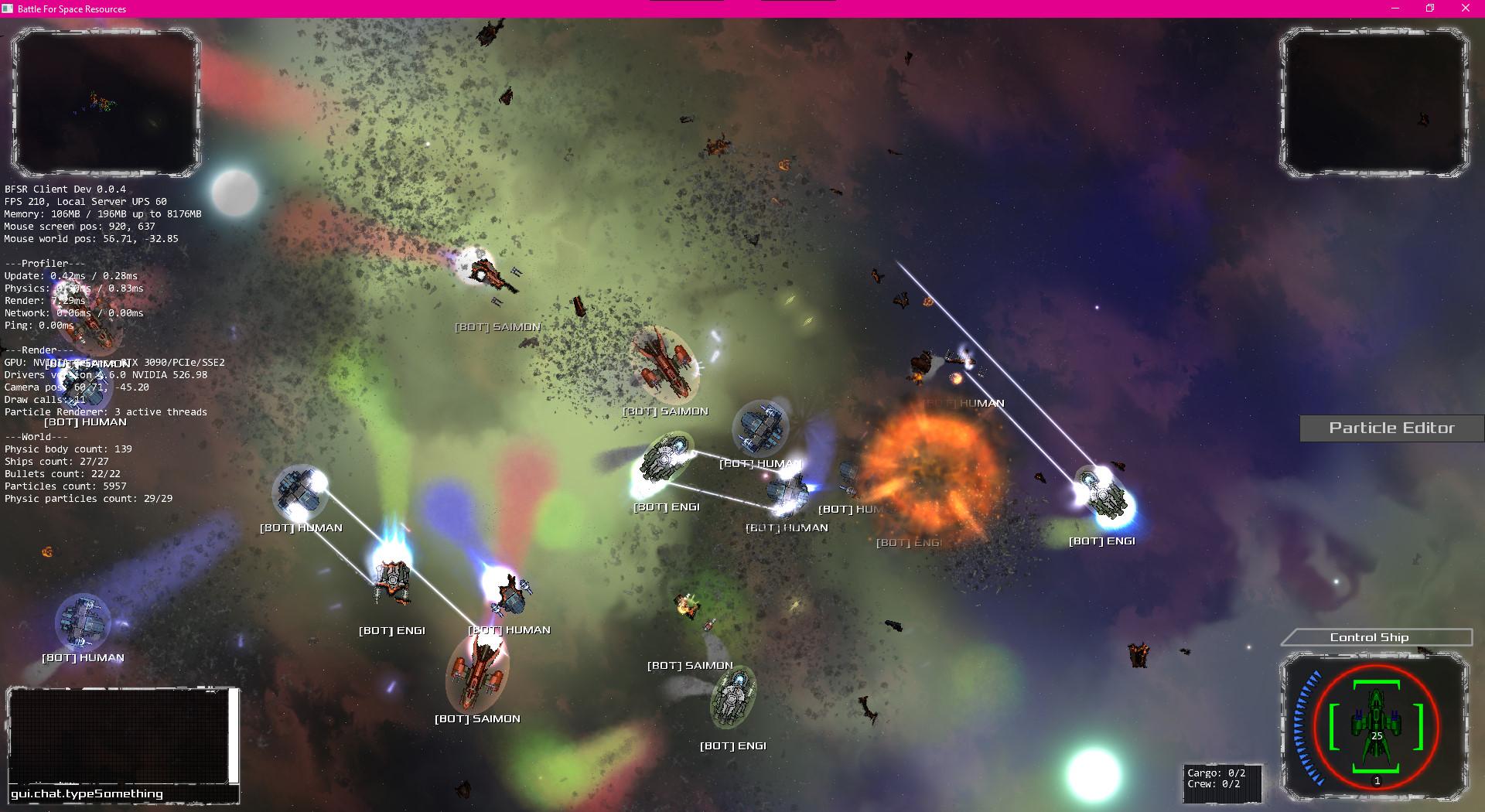Open the Particle Editor
Screen dimensions: 1485x812
[x=1391, y=428]
